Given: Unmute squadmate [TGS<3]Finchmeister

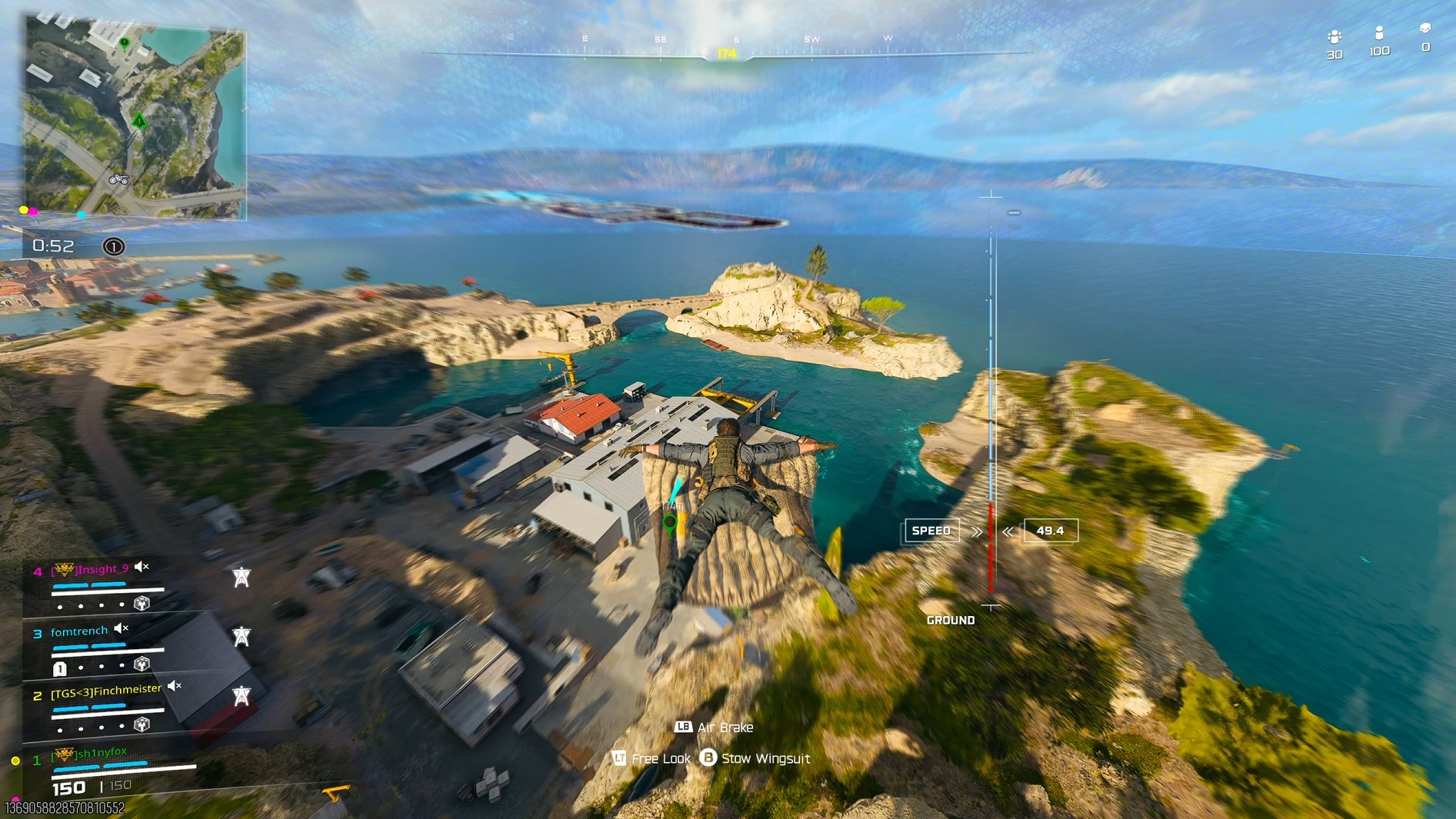Looking at the screenshot, I should click(x=175, y=686).
